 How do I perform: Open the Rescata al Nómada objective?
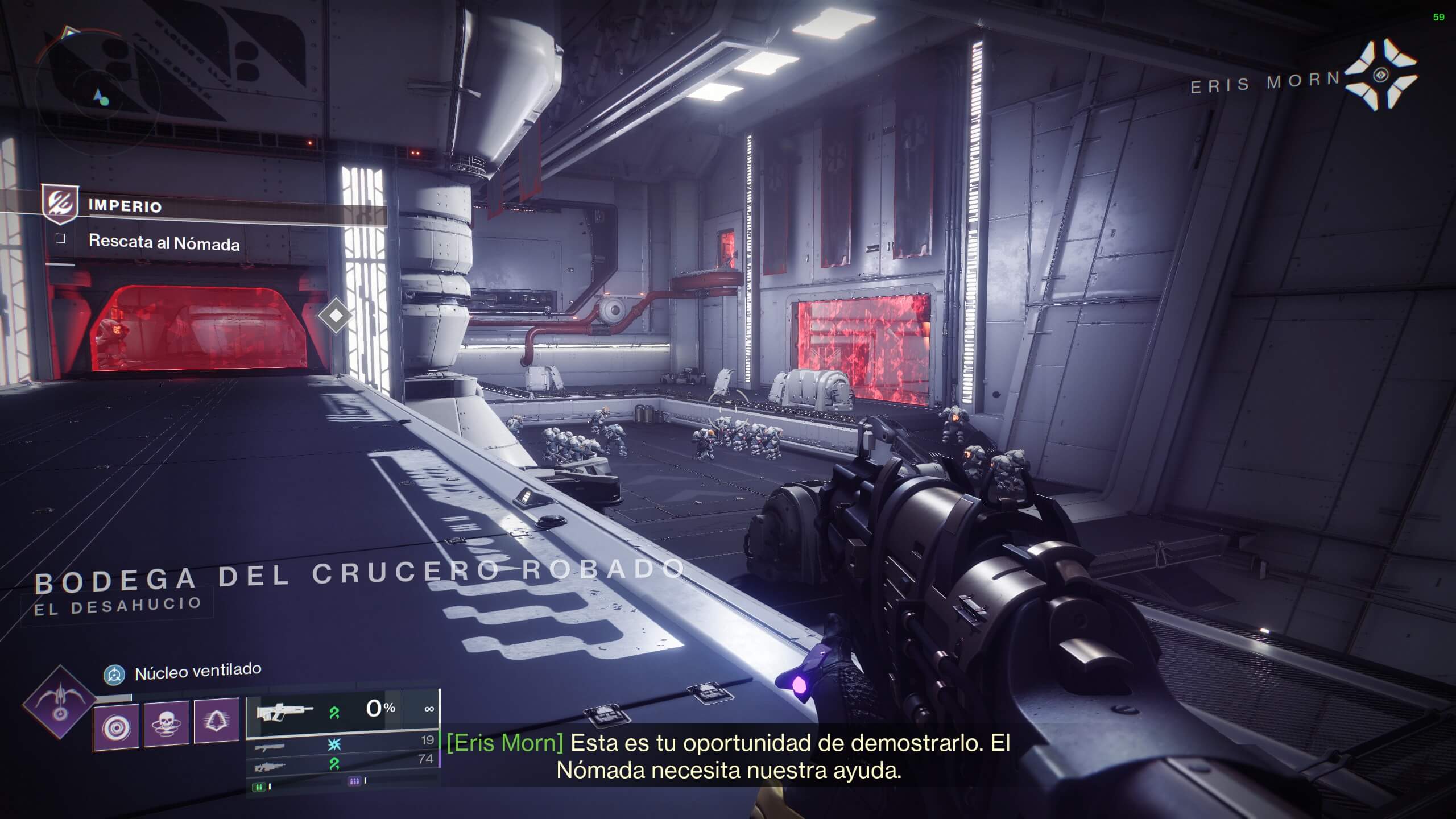pos(164,242)
